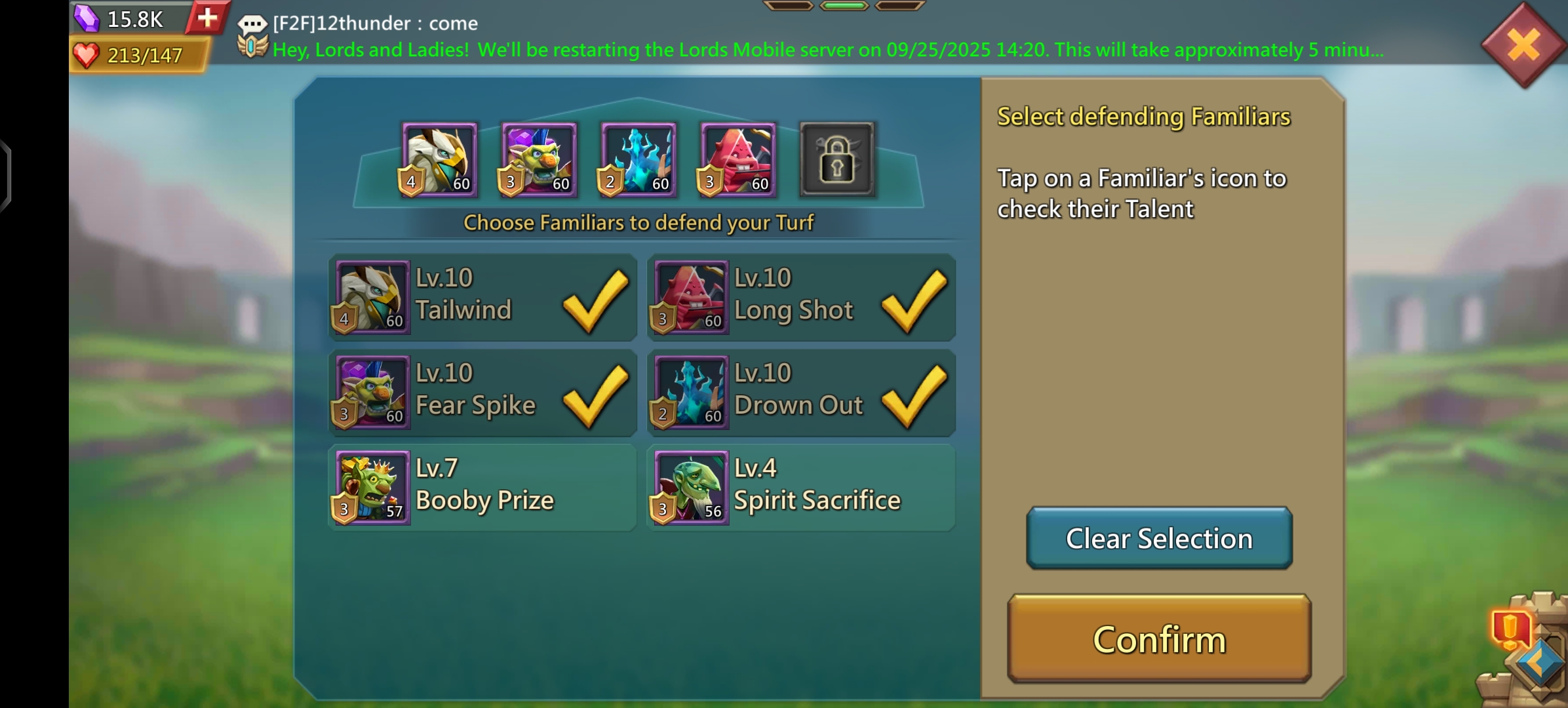The height and width of the screenshot is (708, 1568).
Task: Open the exclamation alert by the castle
Action: [1510, 628]
